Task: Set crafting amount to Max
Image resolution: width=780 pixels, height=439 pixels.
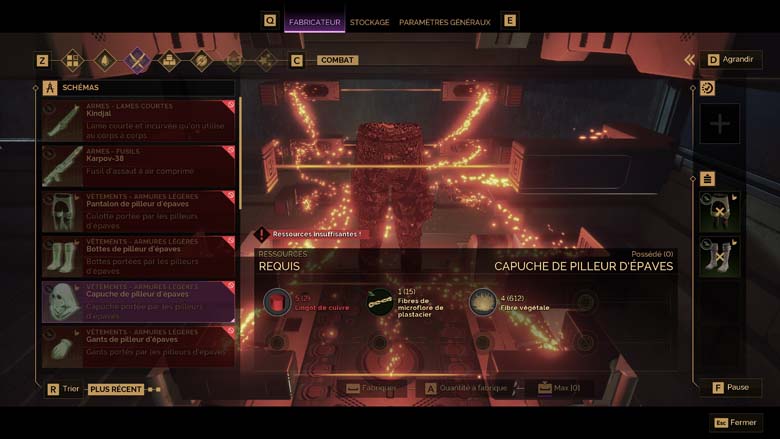Action: coord(558,388)
